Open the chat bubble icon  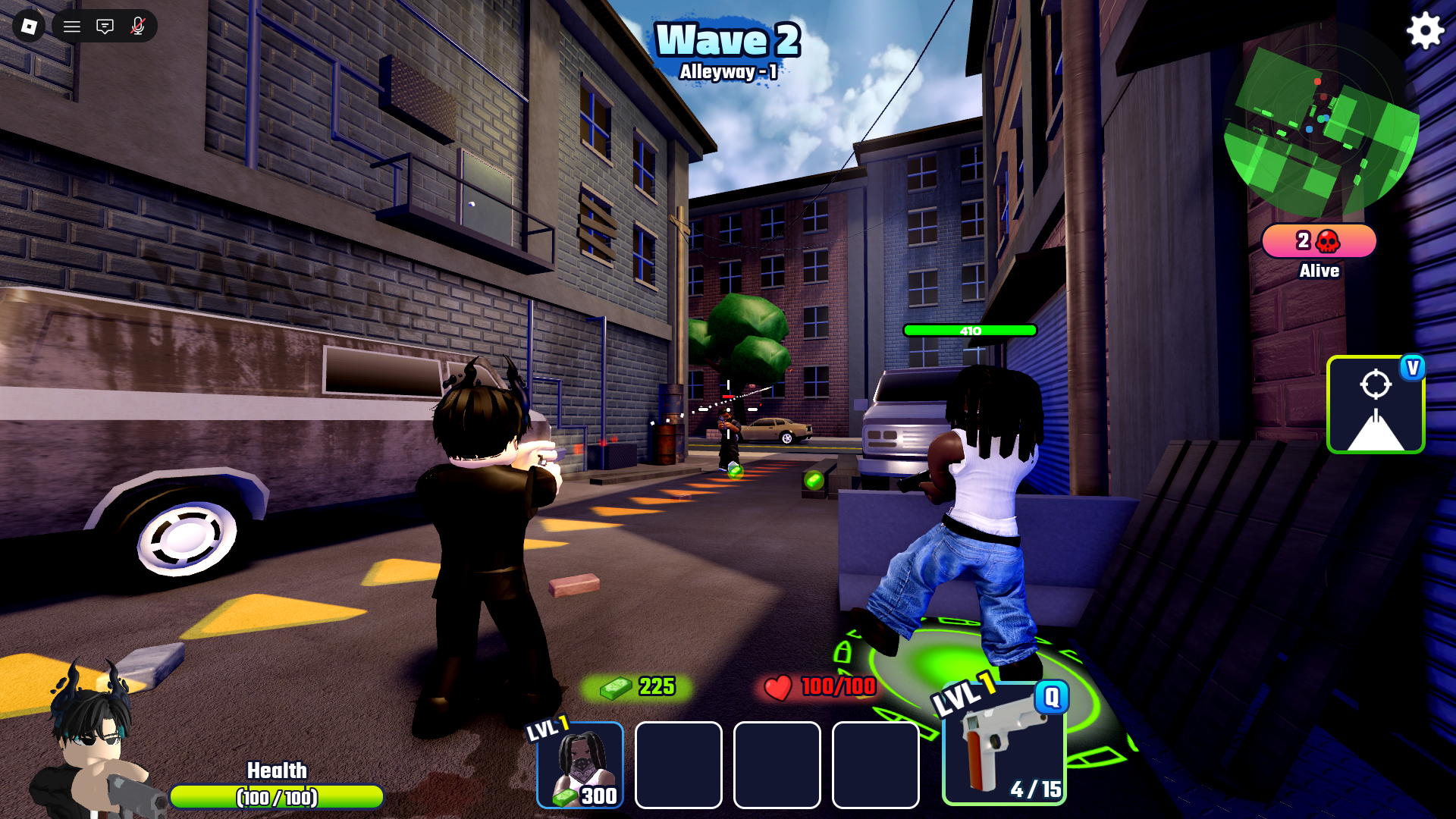104,27
